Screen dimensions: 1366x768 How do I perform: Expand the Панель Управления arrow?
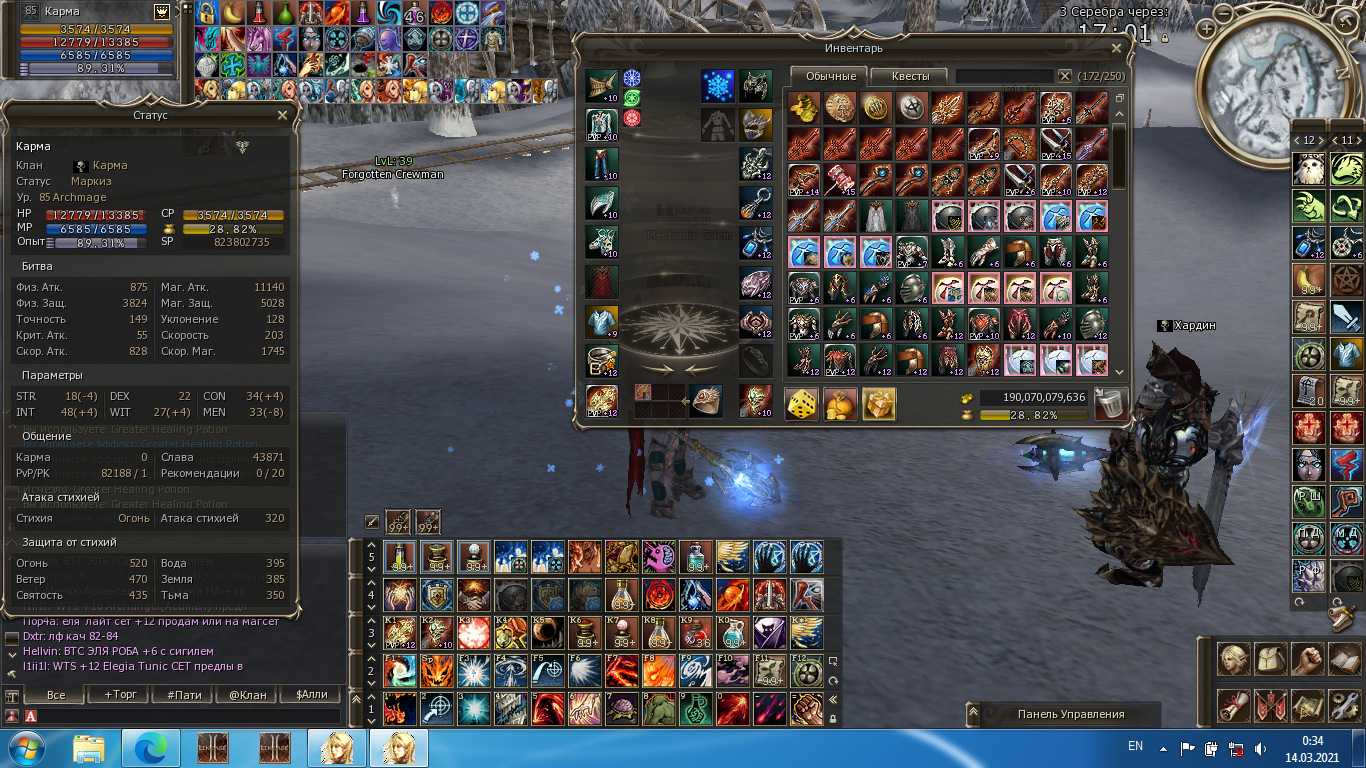click(973, 714)
